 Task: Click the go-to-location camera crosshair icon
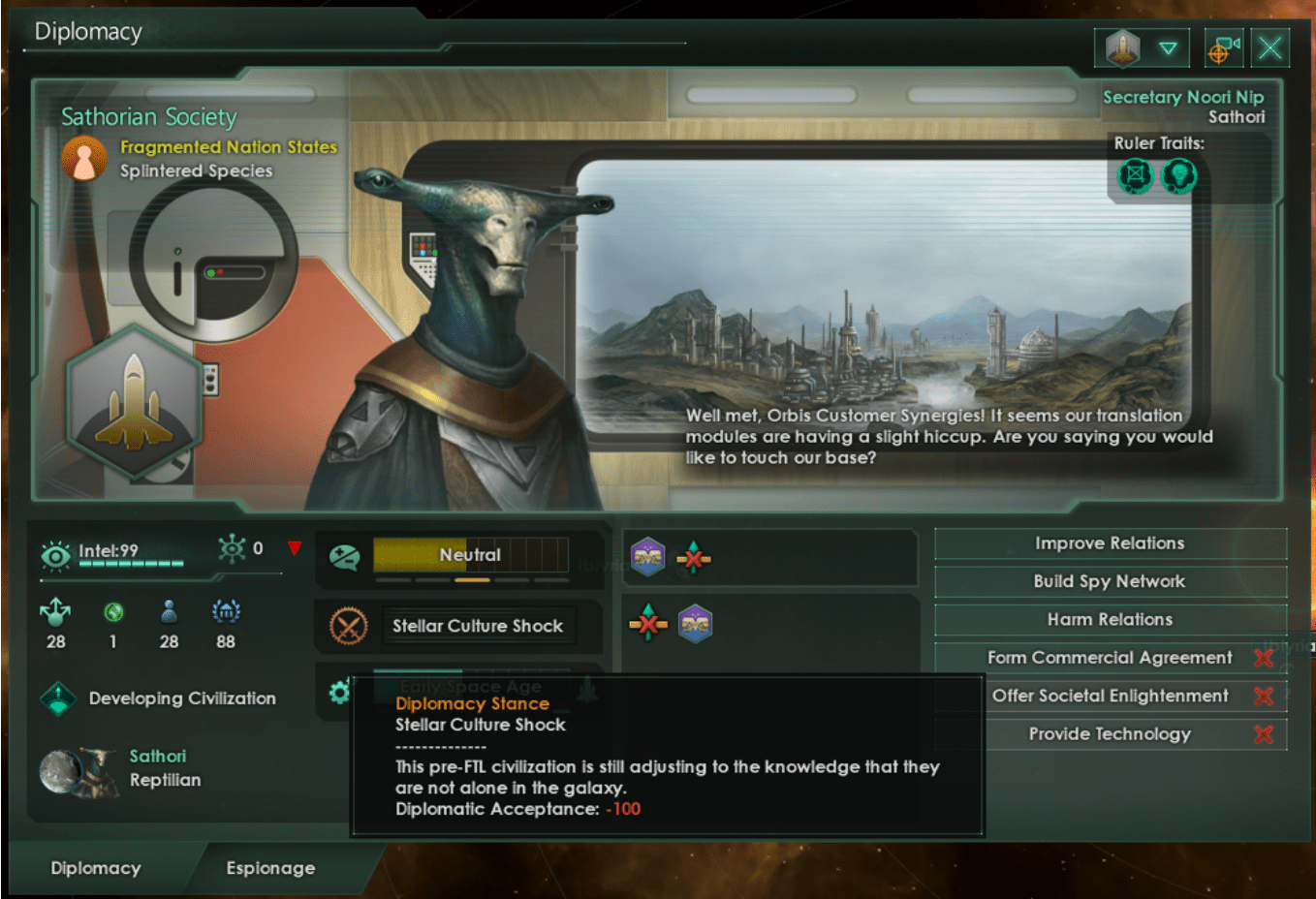coord(1223,47)
